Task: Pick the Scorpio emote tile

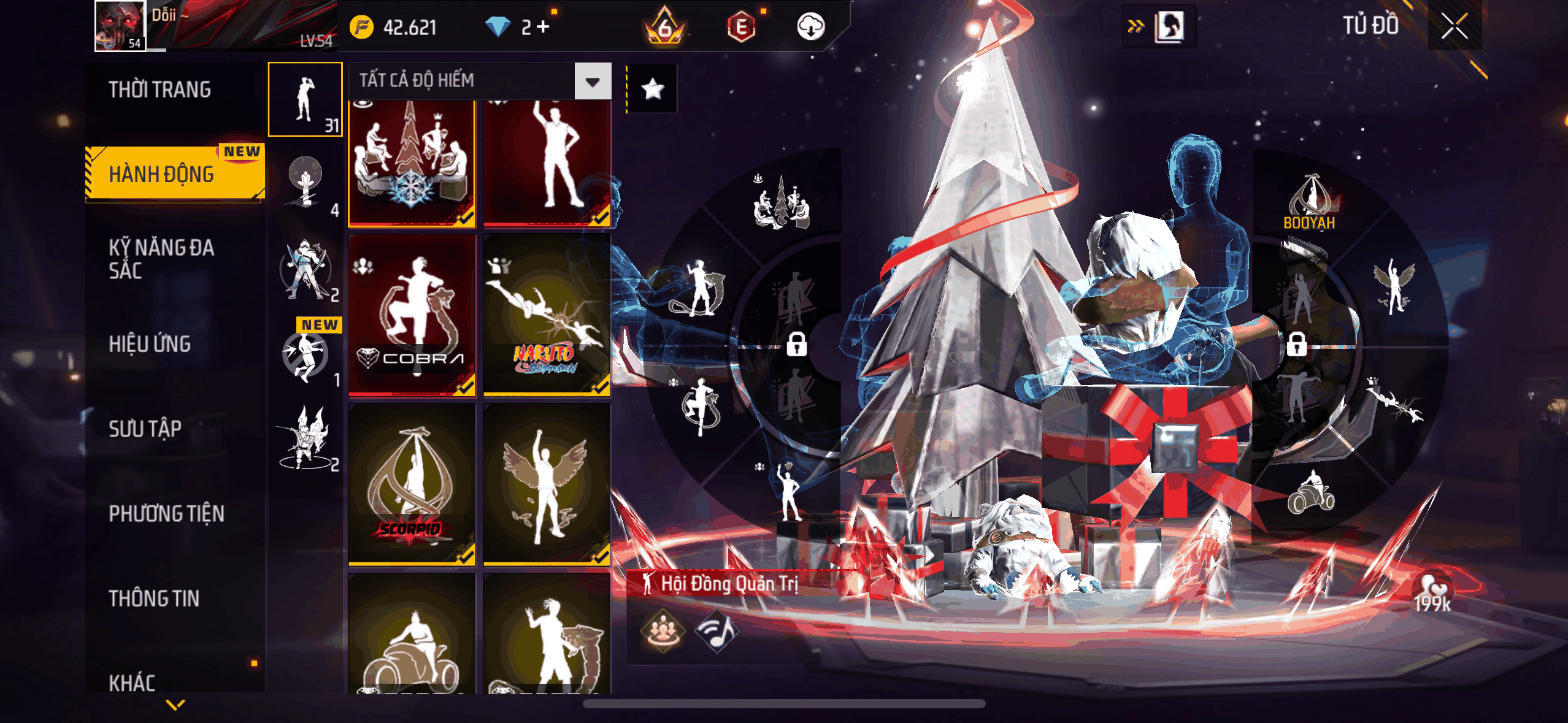Action: click(x=412, y=484)
